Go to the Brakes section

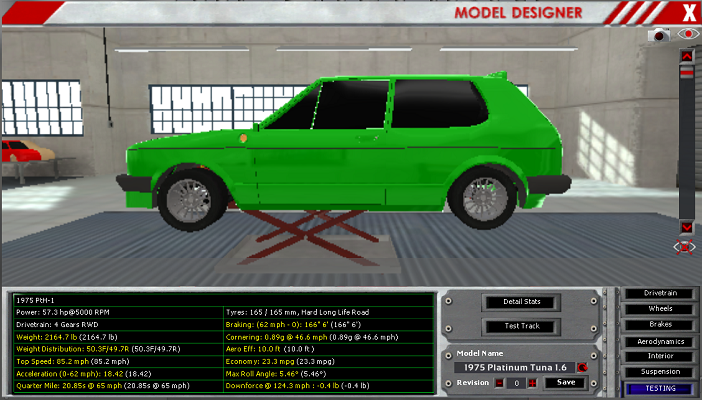coord(659,324)
